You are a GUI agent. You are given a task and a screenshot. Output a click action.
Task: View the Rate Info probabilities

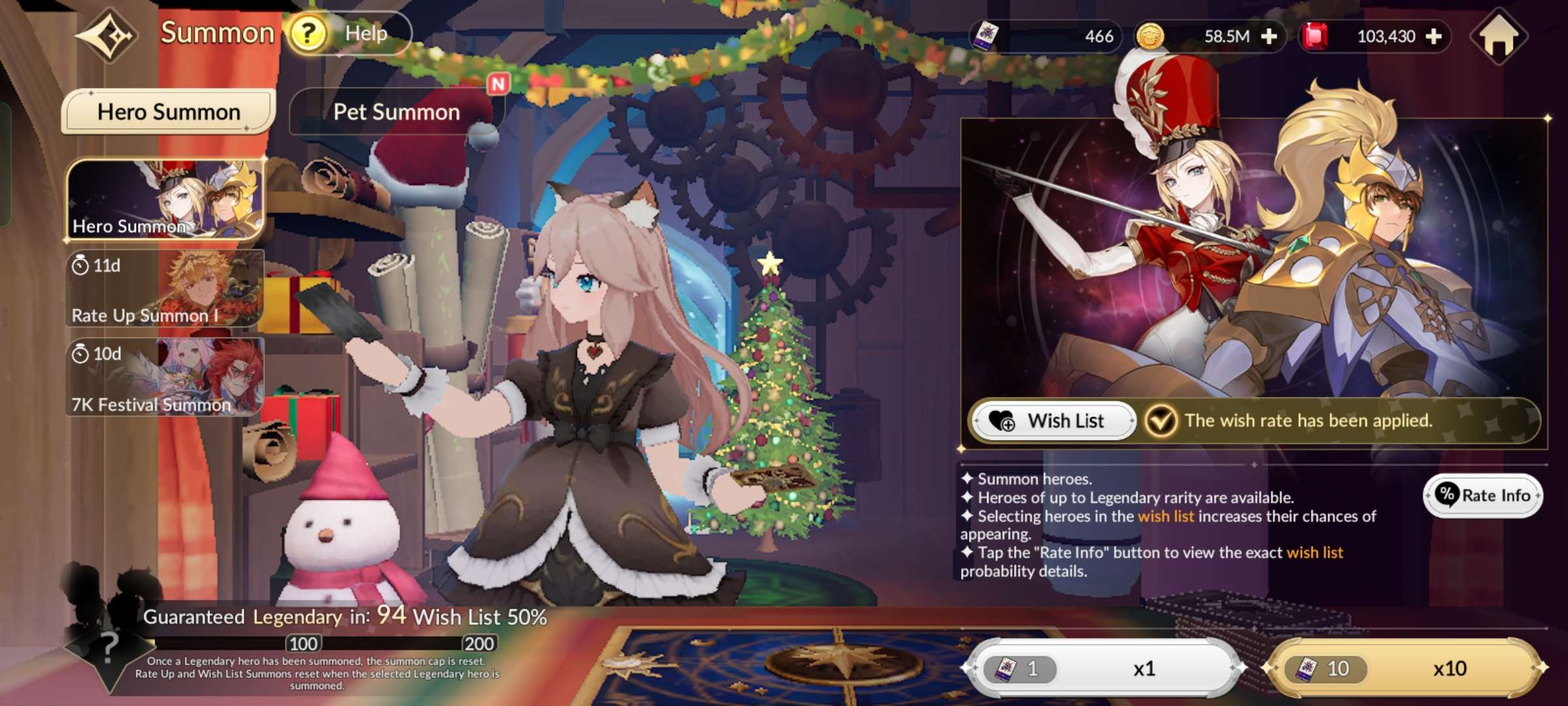[x=1483, y=496]
